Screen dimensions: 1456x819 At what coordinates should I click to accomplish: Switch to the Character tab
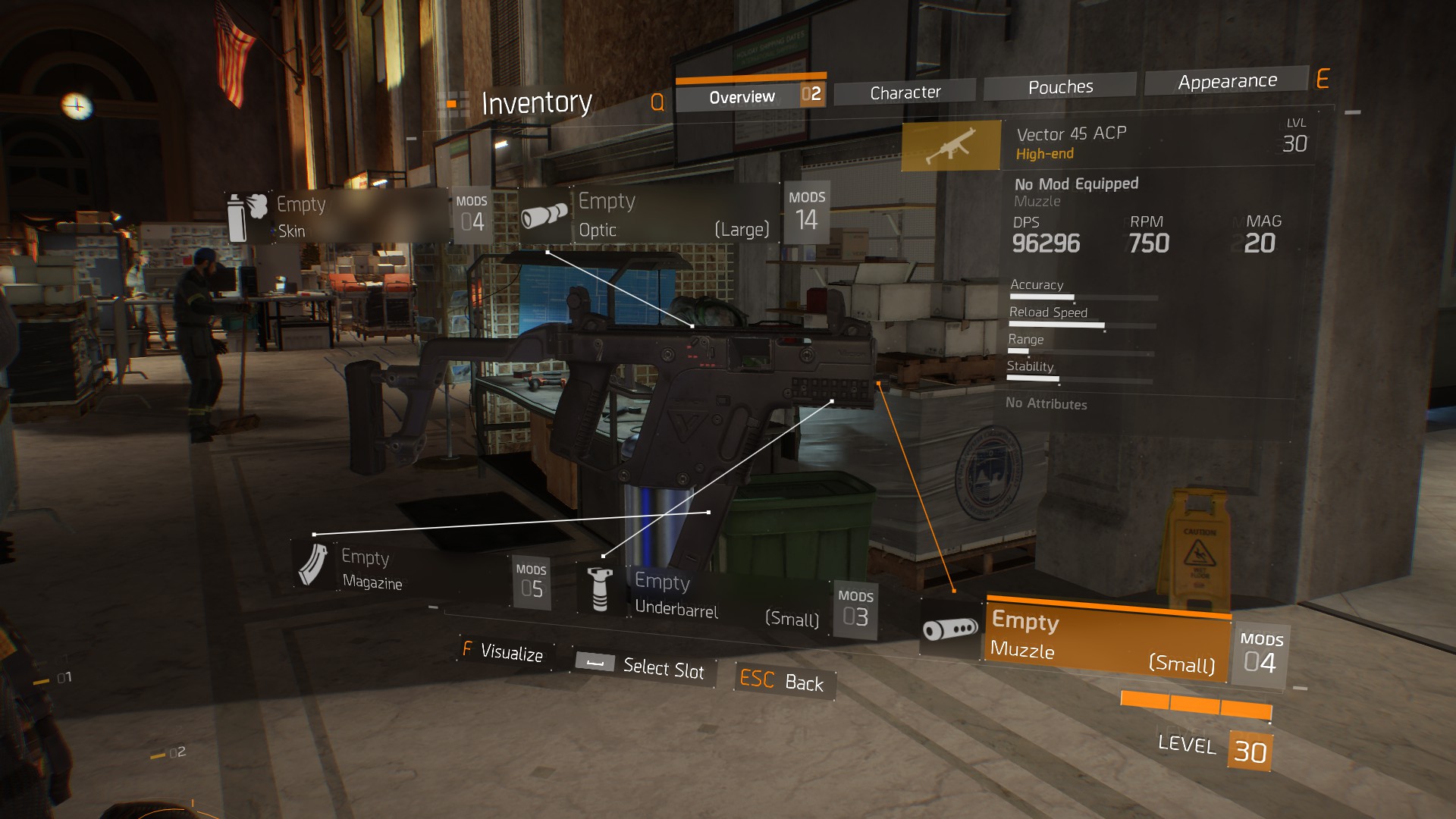click(905, 92)
